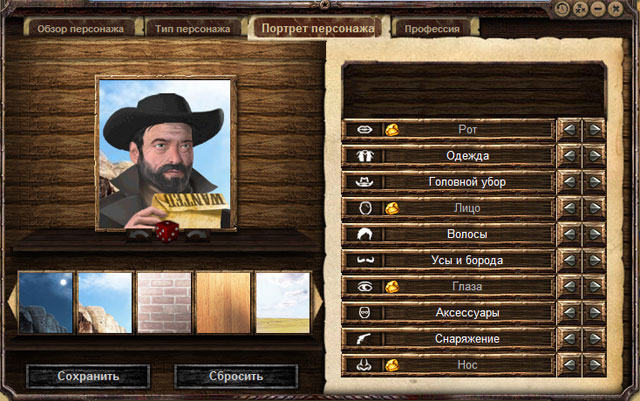Reset the portrait with Сбросить
640x401 pixels.
(x=236, y=377)
